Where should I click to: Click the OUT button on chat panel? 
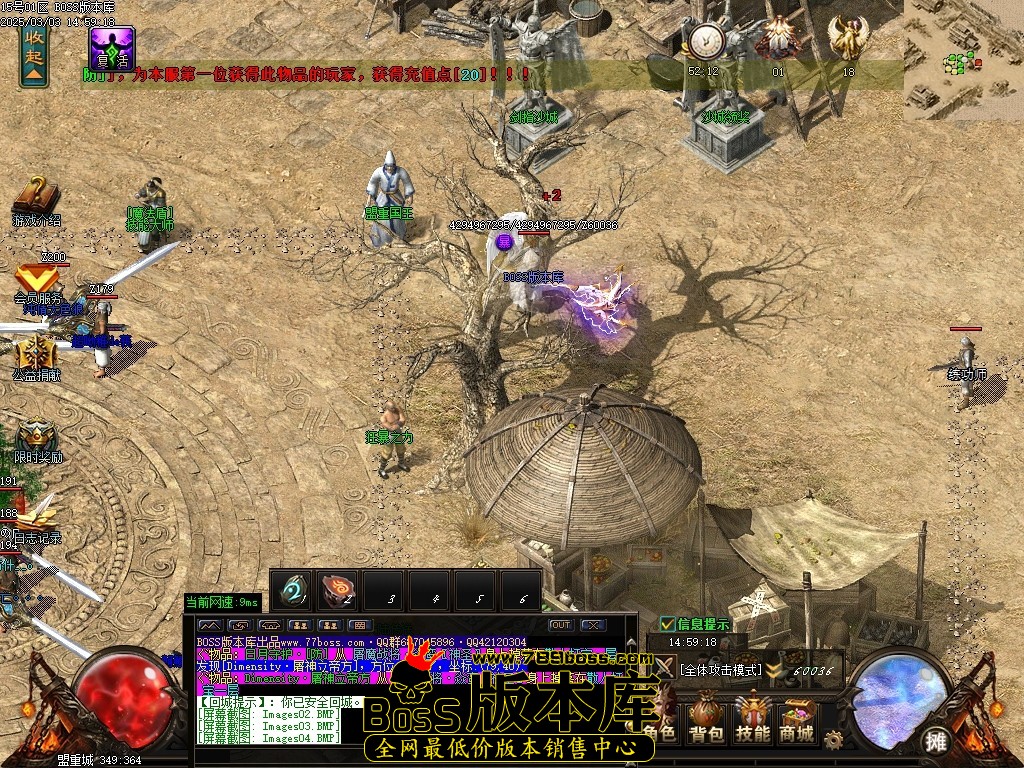click(560, 625)
